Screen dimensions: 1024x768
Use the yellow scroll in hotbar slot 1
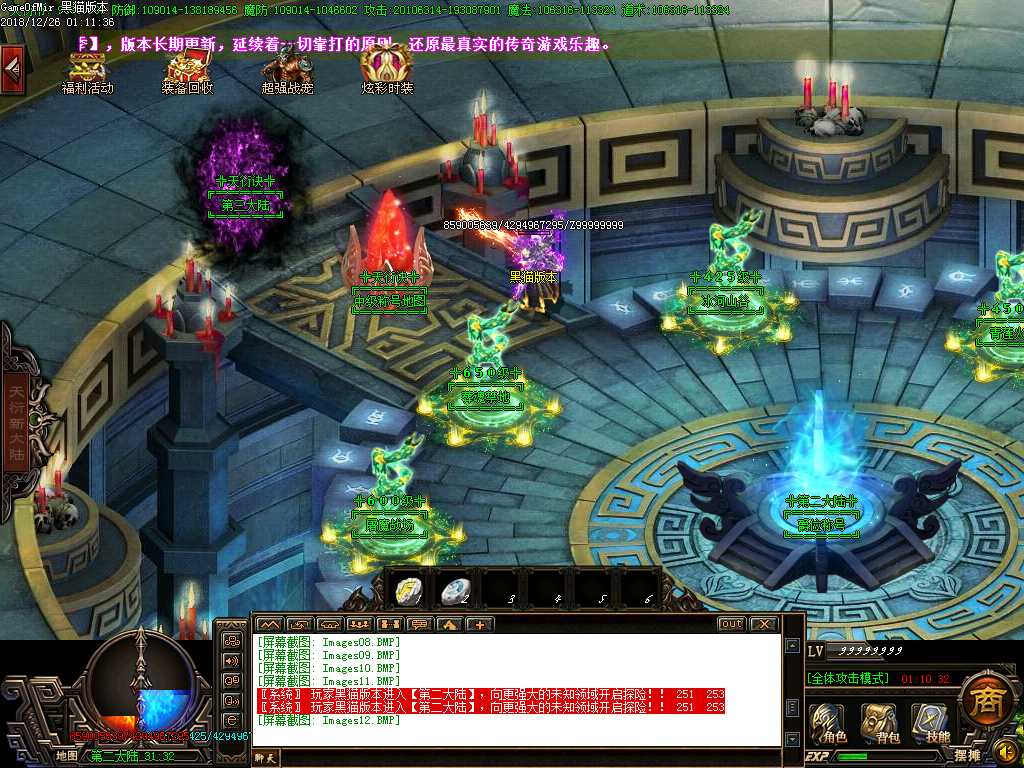tap(408, 591)
